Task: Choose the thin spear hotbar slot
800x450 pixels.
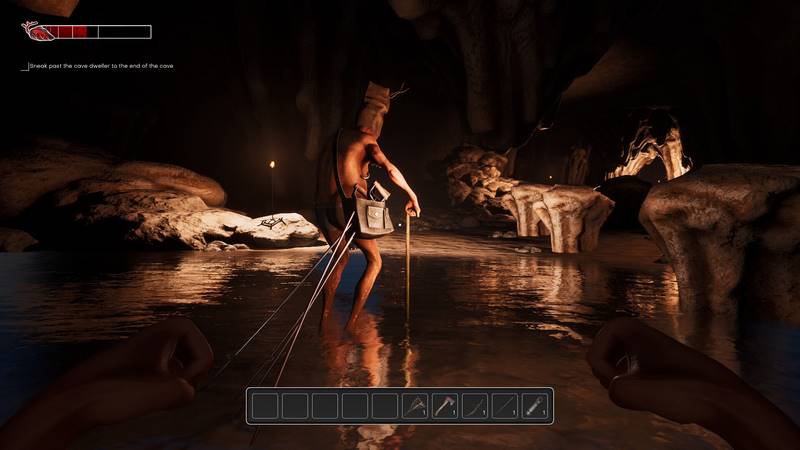Action: tap(505, 406)
